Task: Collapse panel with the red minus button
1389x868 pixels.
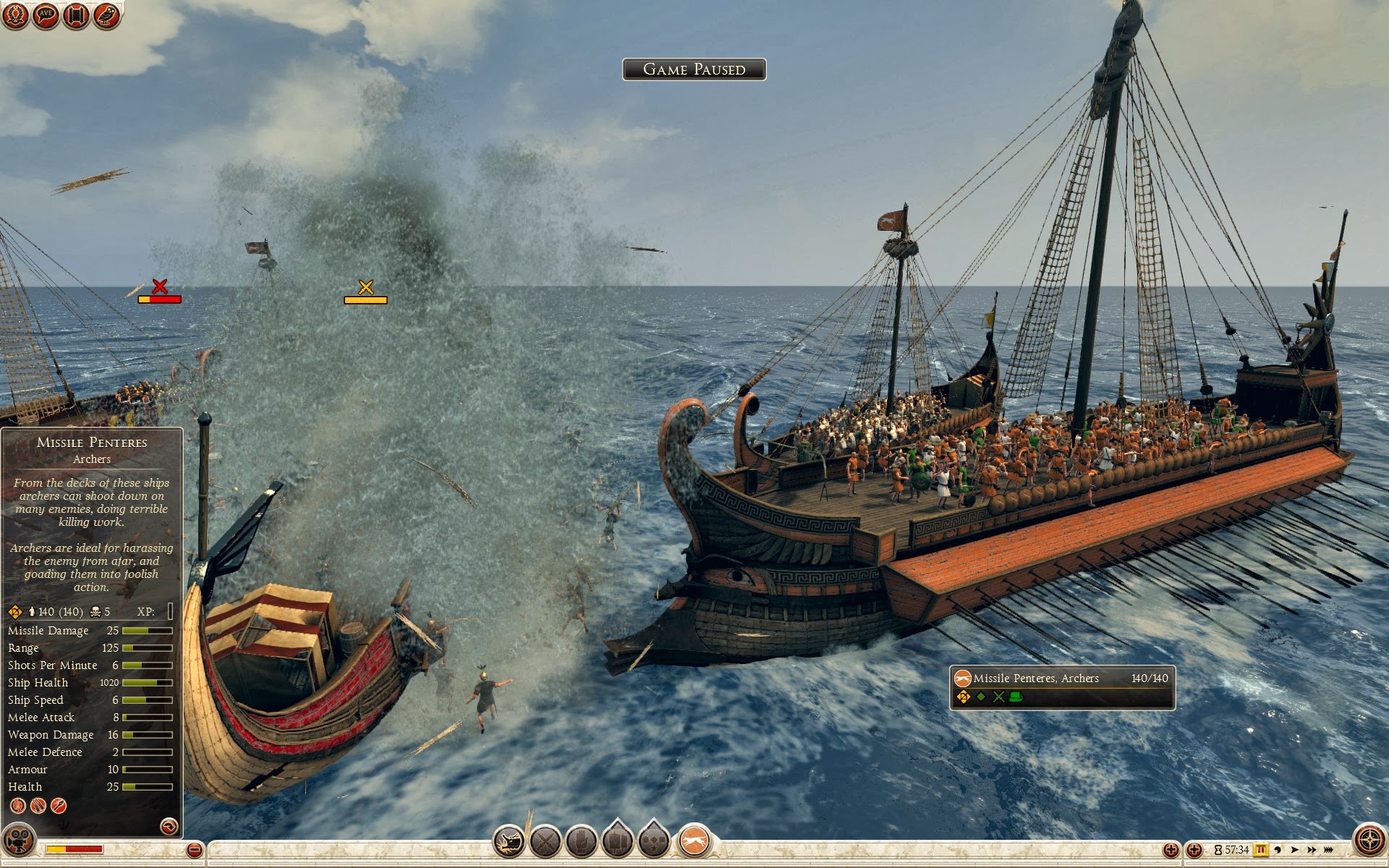Action: (194, 850)
